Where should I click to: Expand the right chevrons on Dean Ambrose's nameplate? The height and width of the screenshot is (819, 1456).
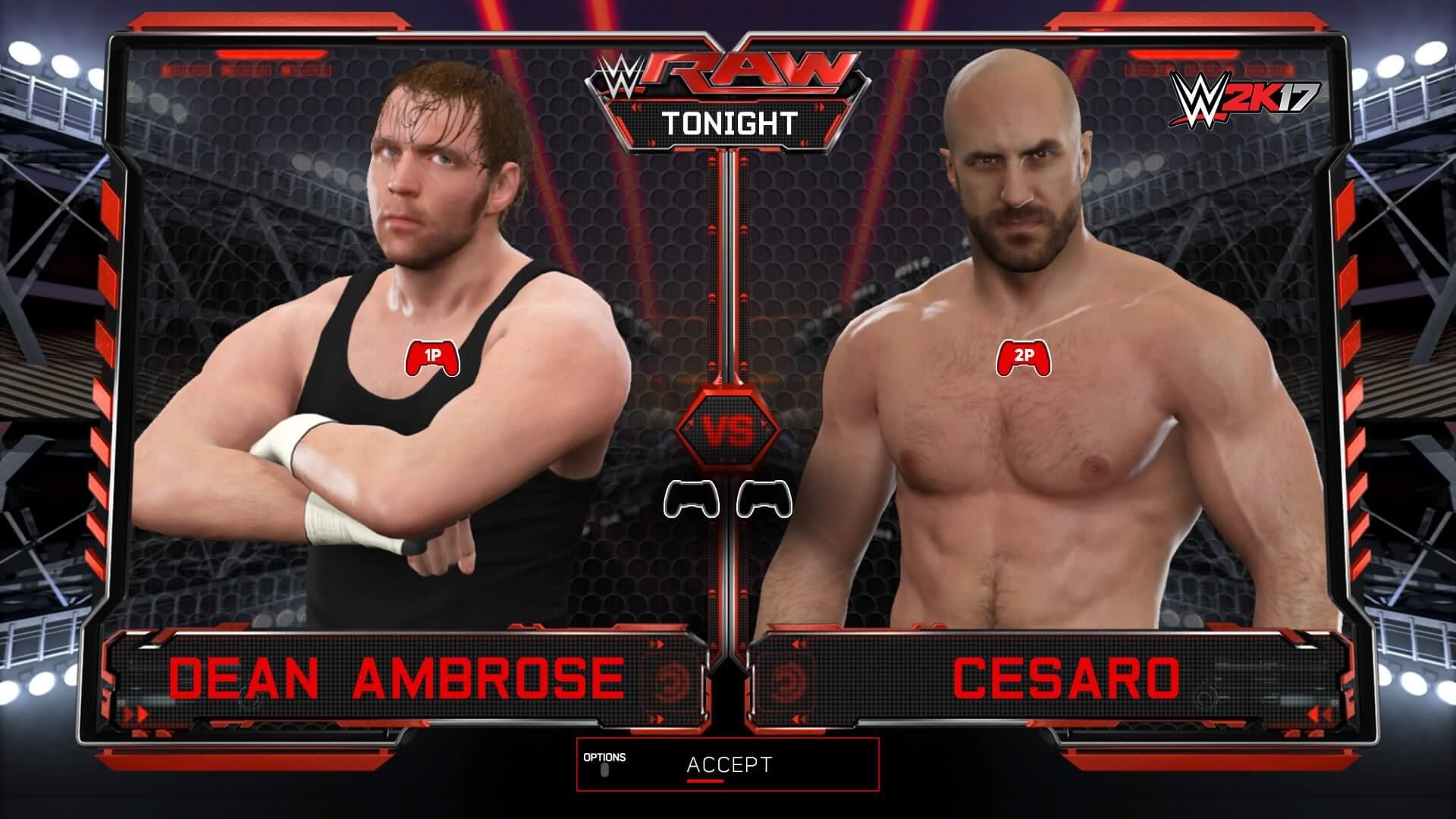coord(657,642)
